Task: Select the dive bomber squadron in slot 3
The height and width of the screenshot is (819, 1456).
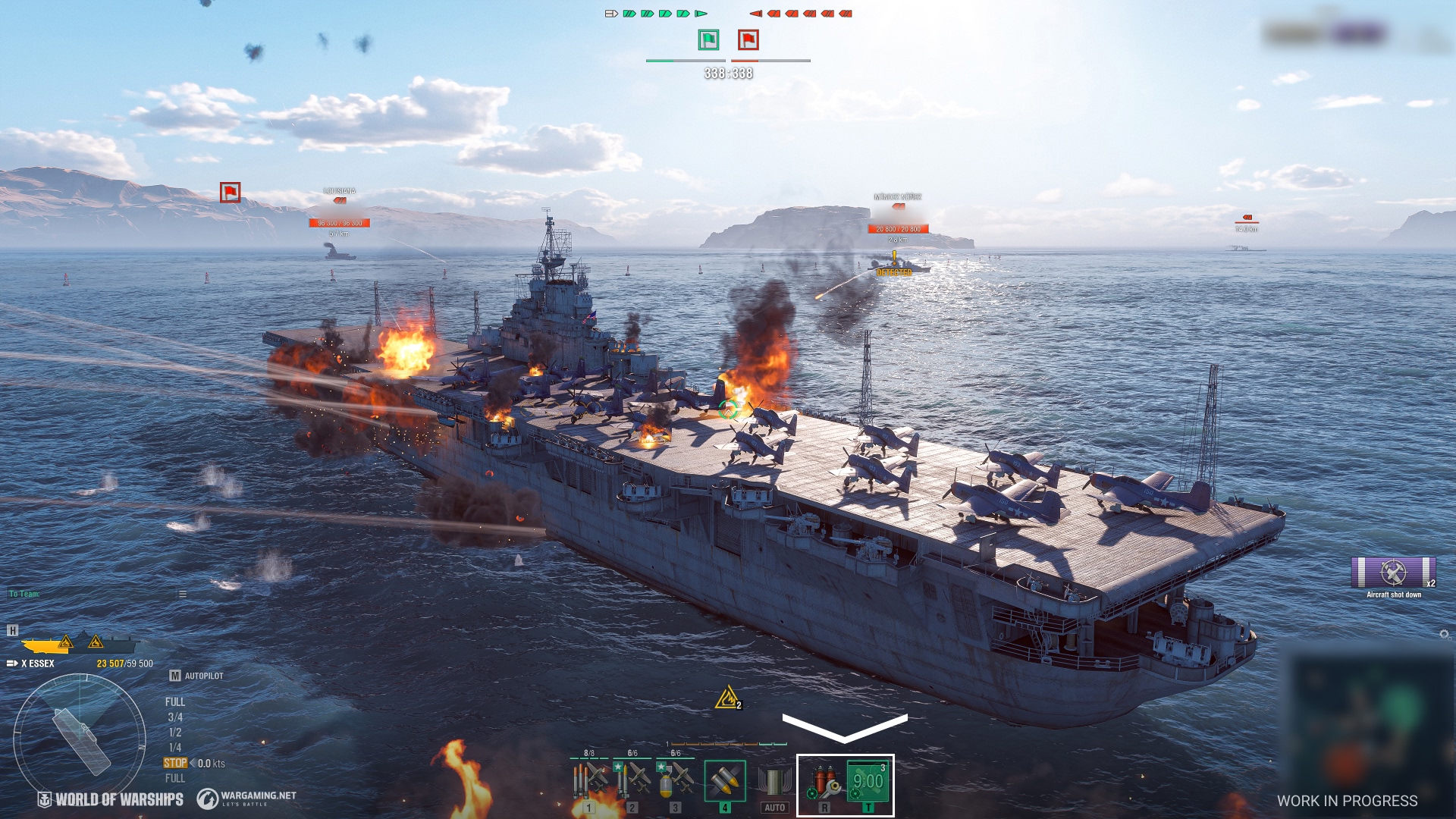Action: tap(675, 781)
